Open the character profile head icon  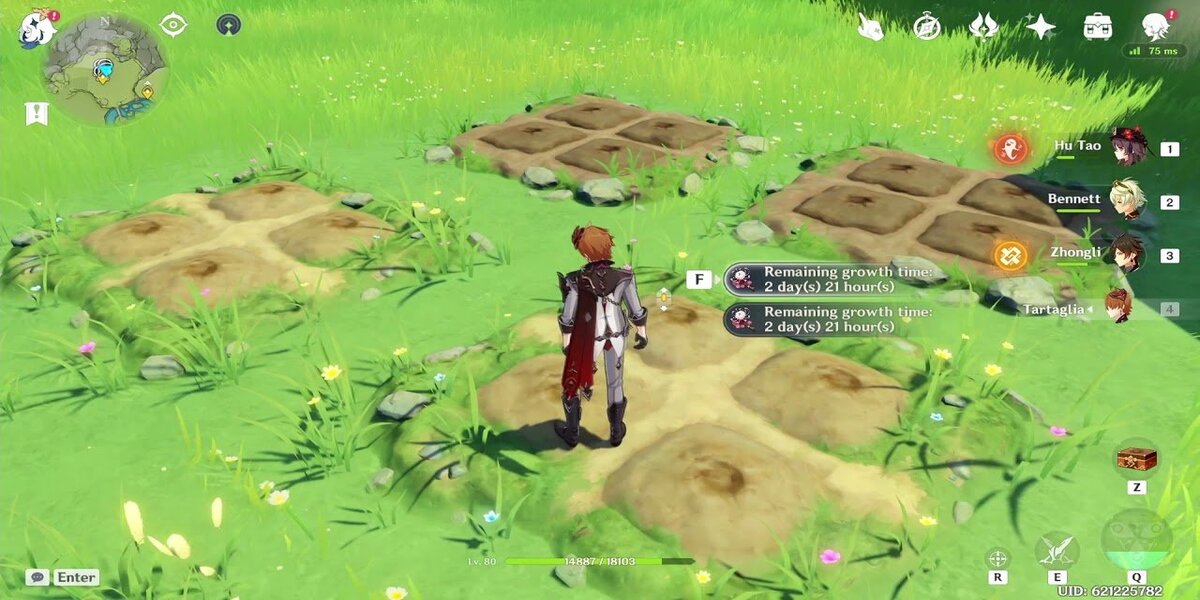click(x=1156, y=26)
